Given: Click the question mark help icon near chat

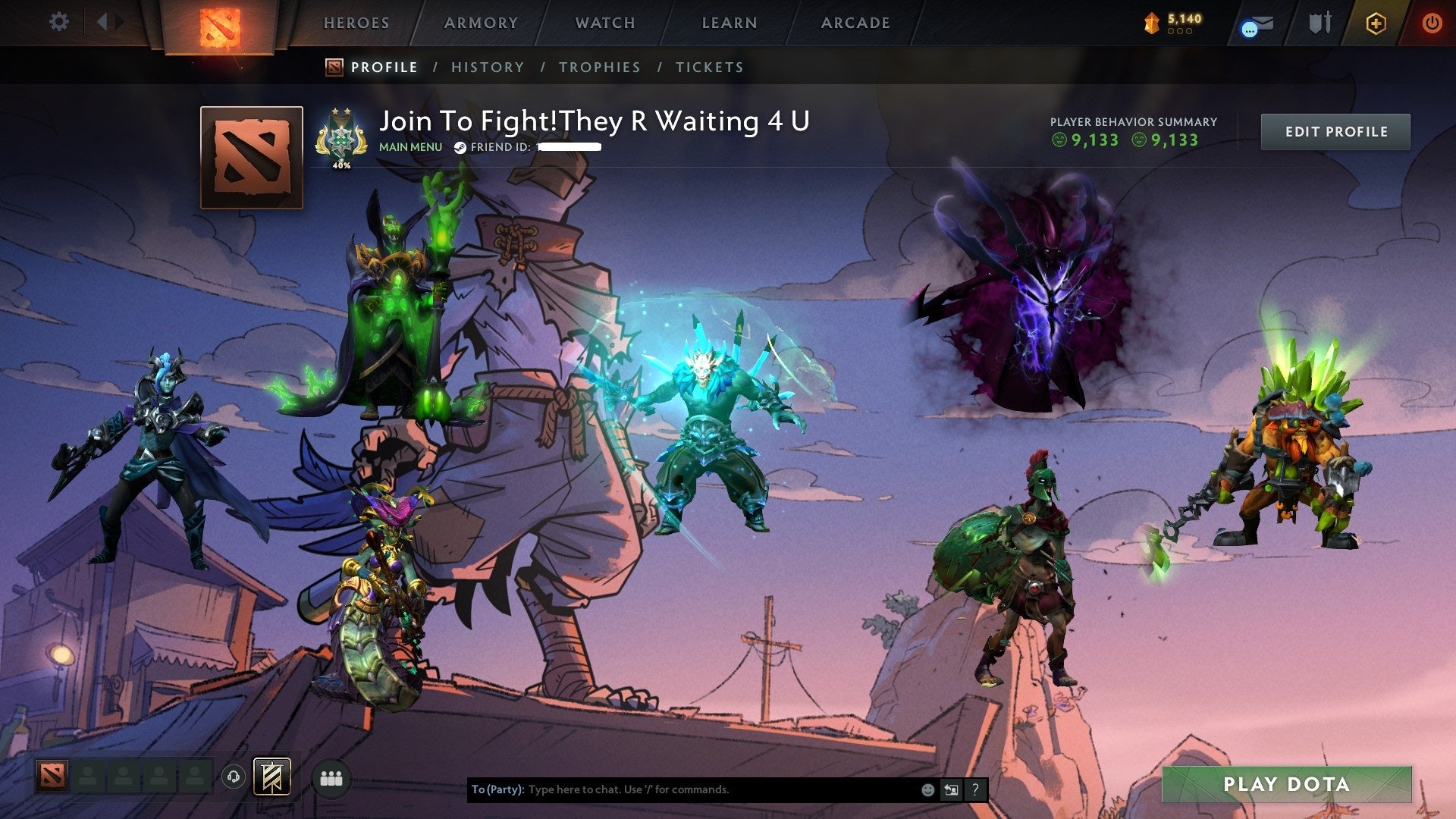Looking at the screenshot, I should 975,789.
